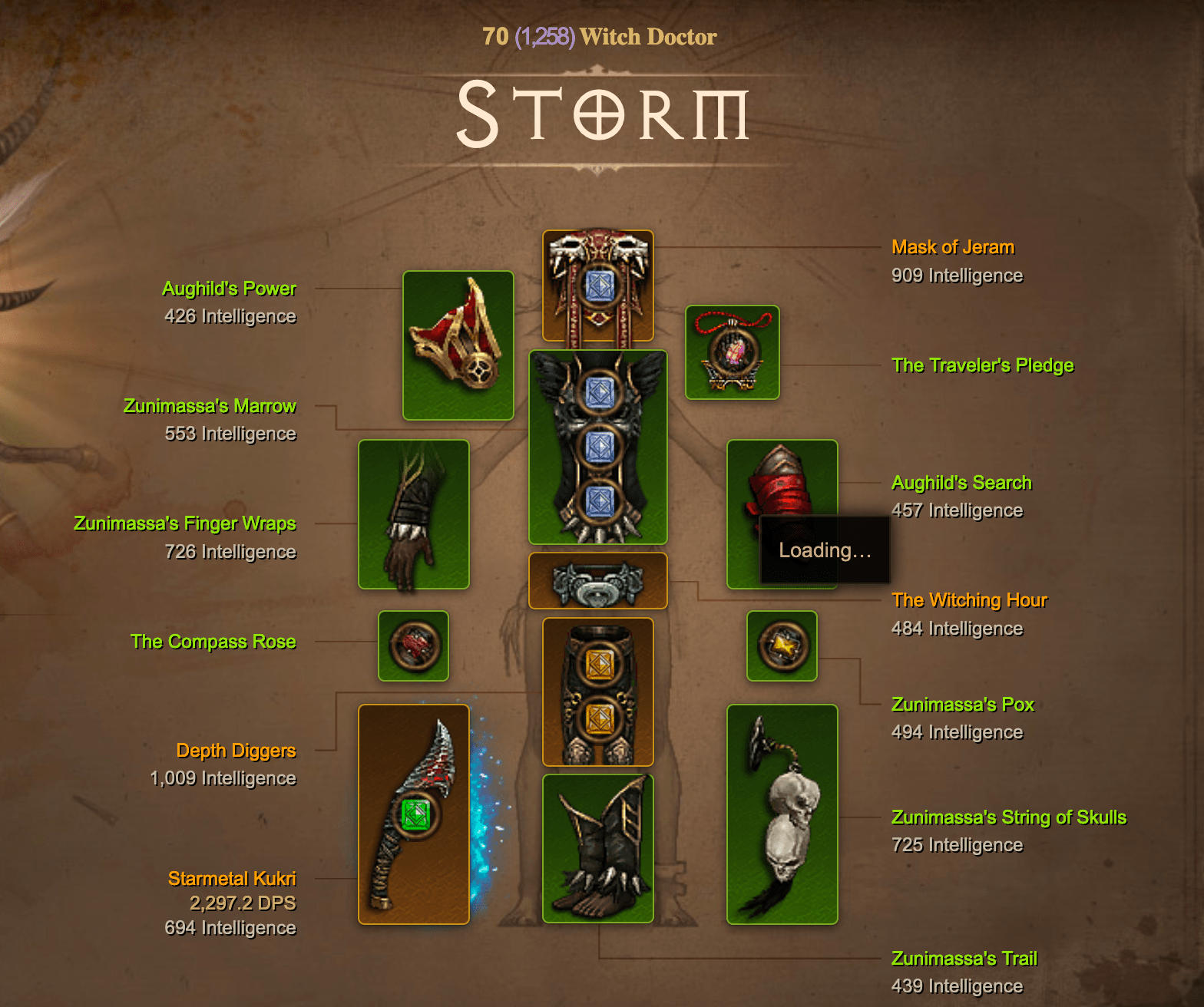
Task: Open the Aughild's Power shoulders slot icon
Action: pos(458,345)
